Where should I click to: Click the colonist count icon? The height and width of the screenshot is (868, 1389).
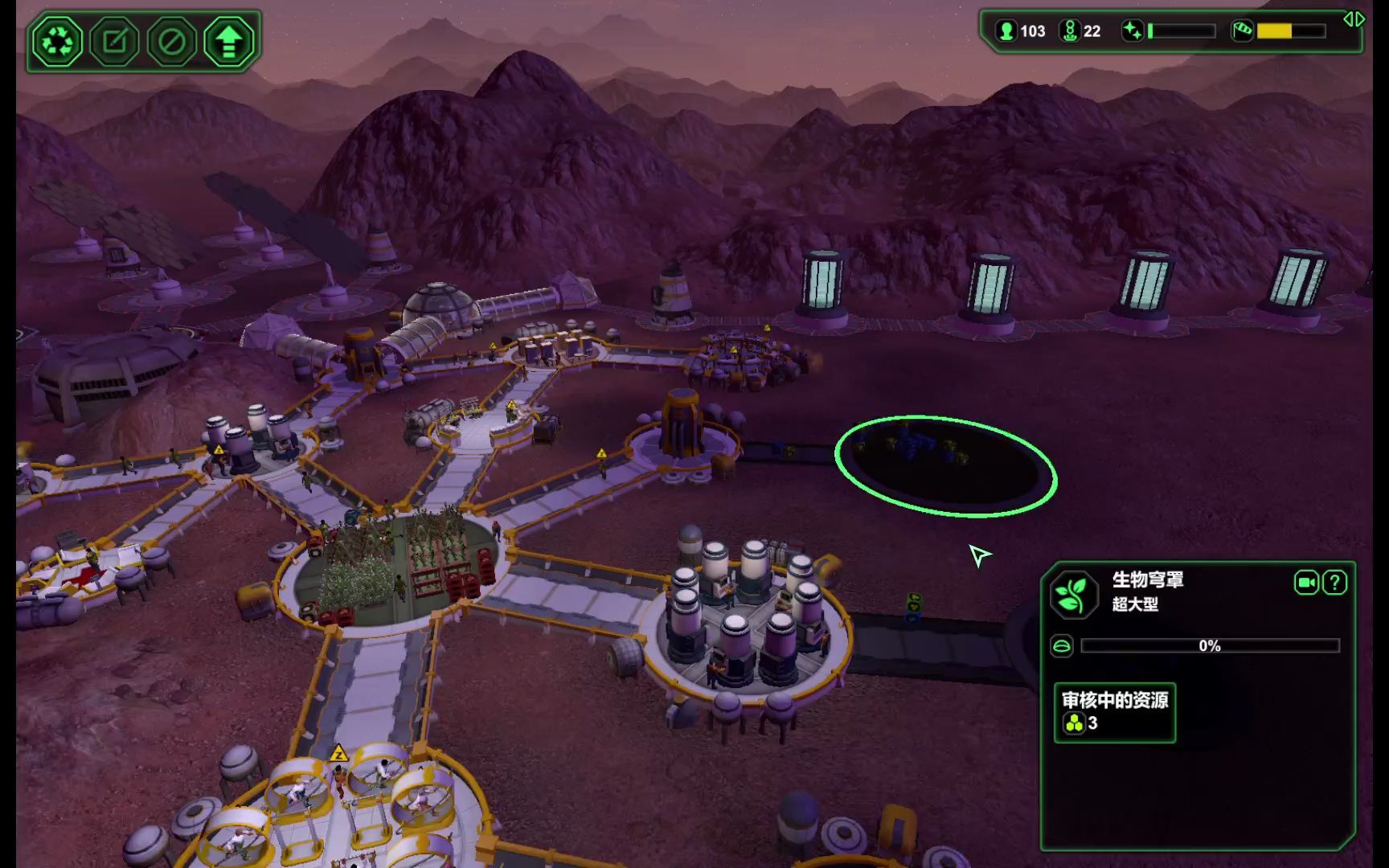(1006, 31)
